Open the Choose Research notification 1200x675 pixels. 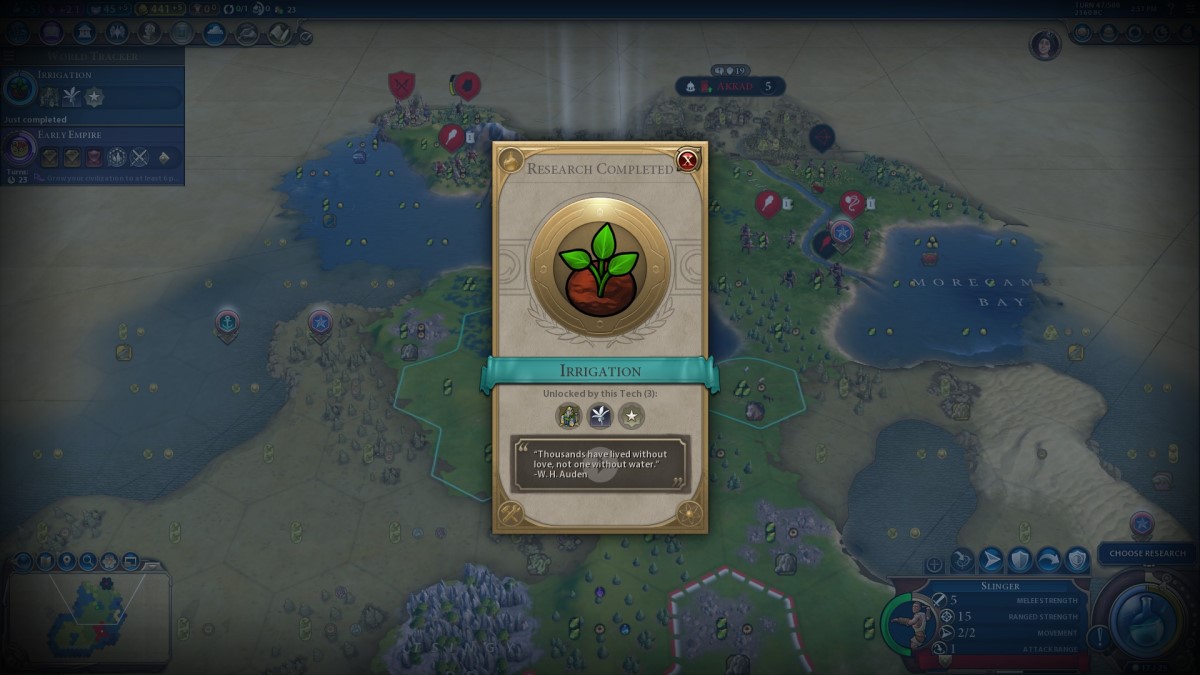(1147, 553)
